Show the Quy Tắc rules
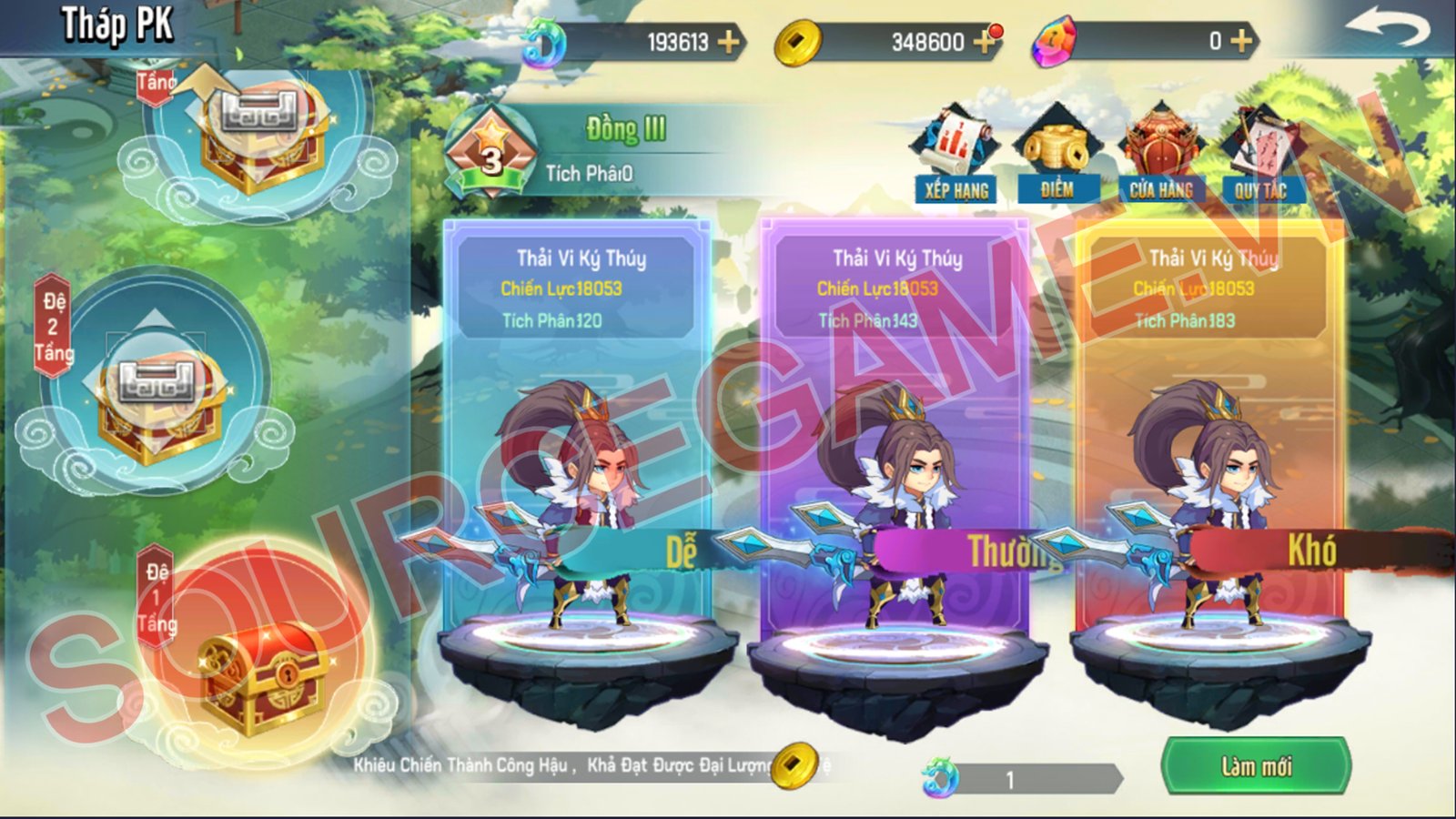The height and width of the screenshot is (819, 1456). point(1260,155)
